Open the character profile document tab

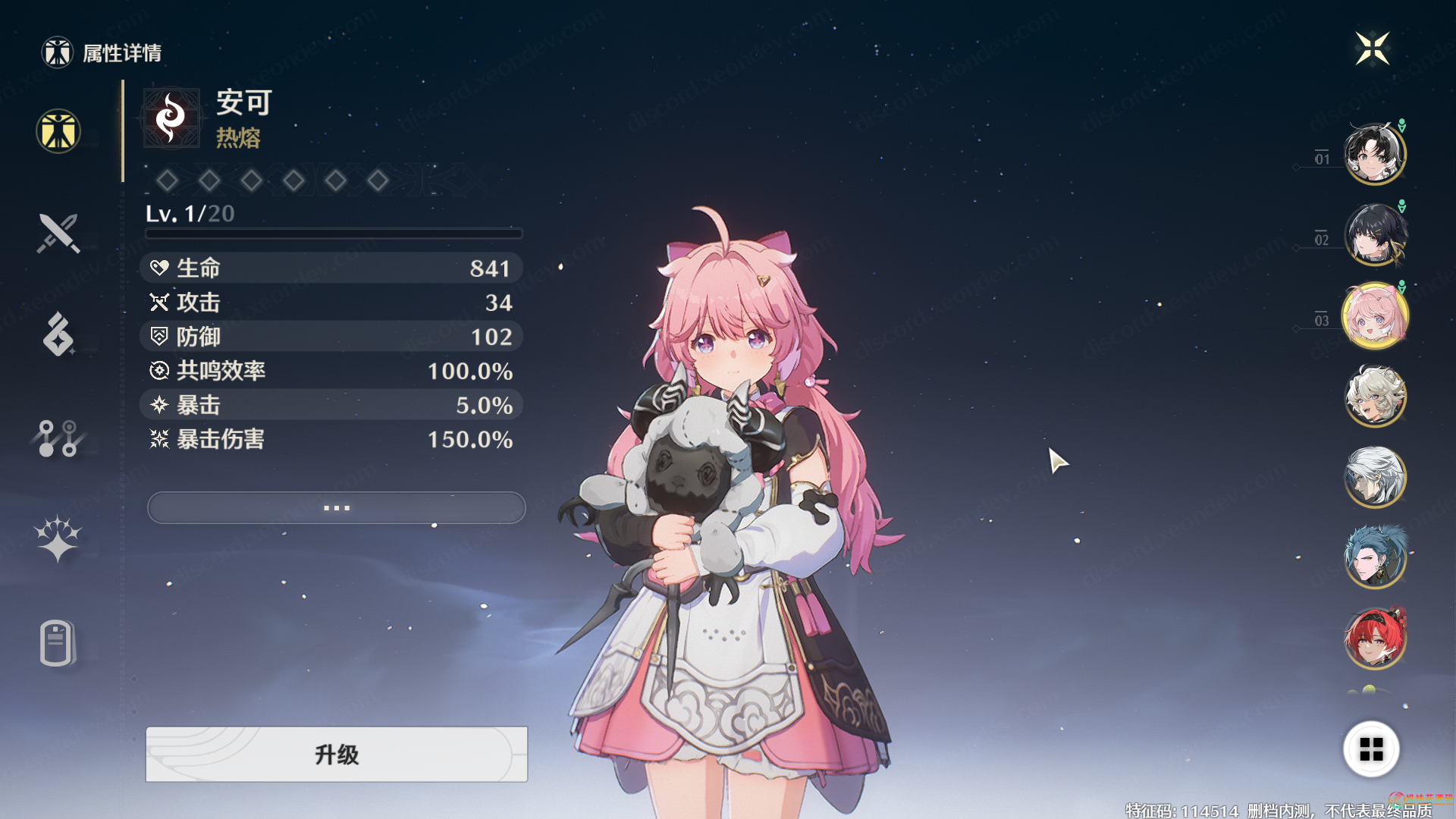[57, 643]
